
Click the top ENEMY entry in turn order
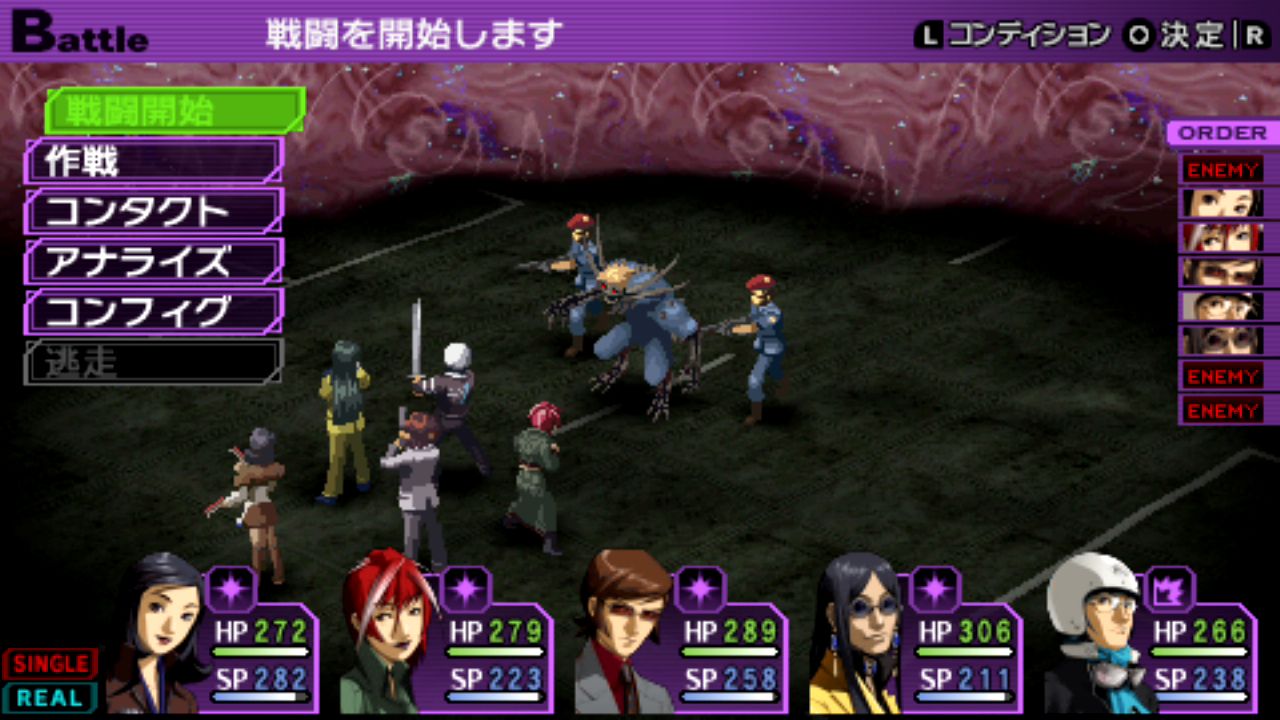pyautogui.click(x=1222, y=170)
